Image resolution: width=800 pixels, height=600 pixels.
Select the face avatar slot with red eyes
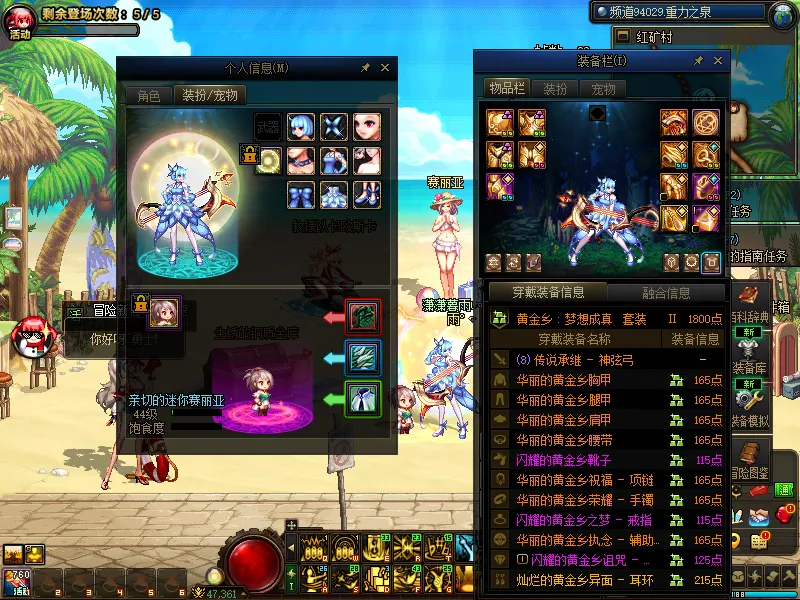coord(366,126)
